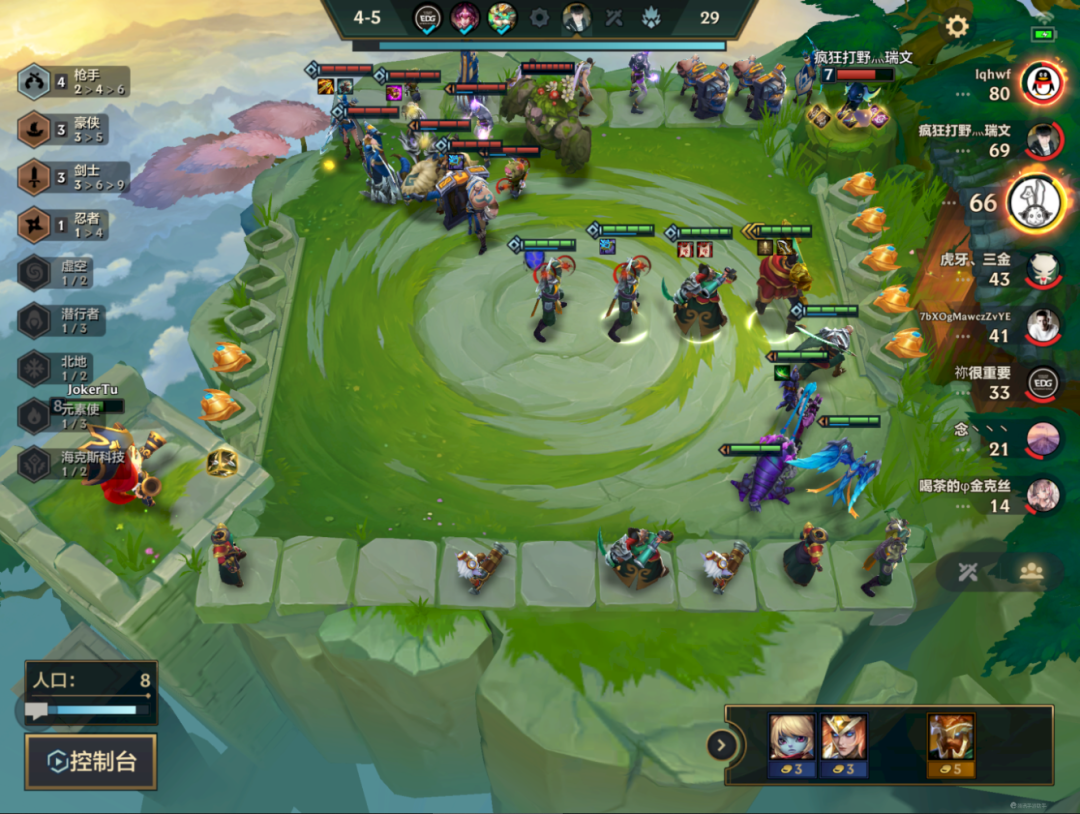
Task: View the 忍者 trait info
Action: [x=74, y=225]
